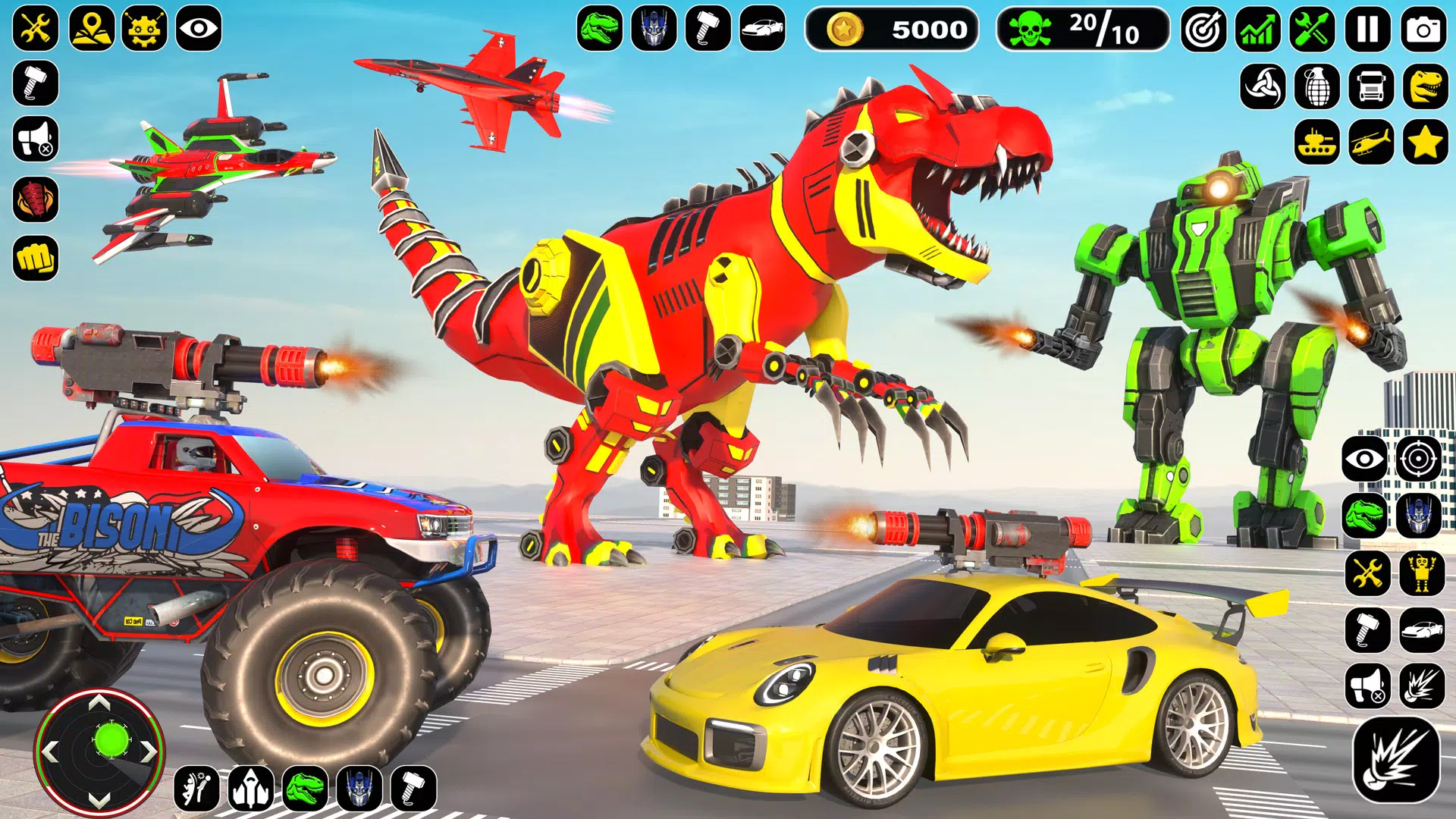Open the gear robot face icon
1456x819 pixels.
[145, 29]
